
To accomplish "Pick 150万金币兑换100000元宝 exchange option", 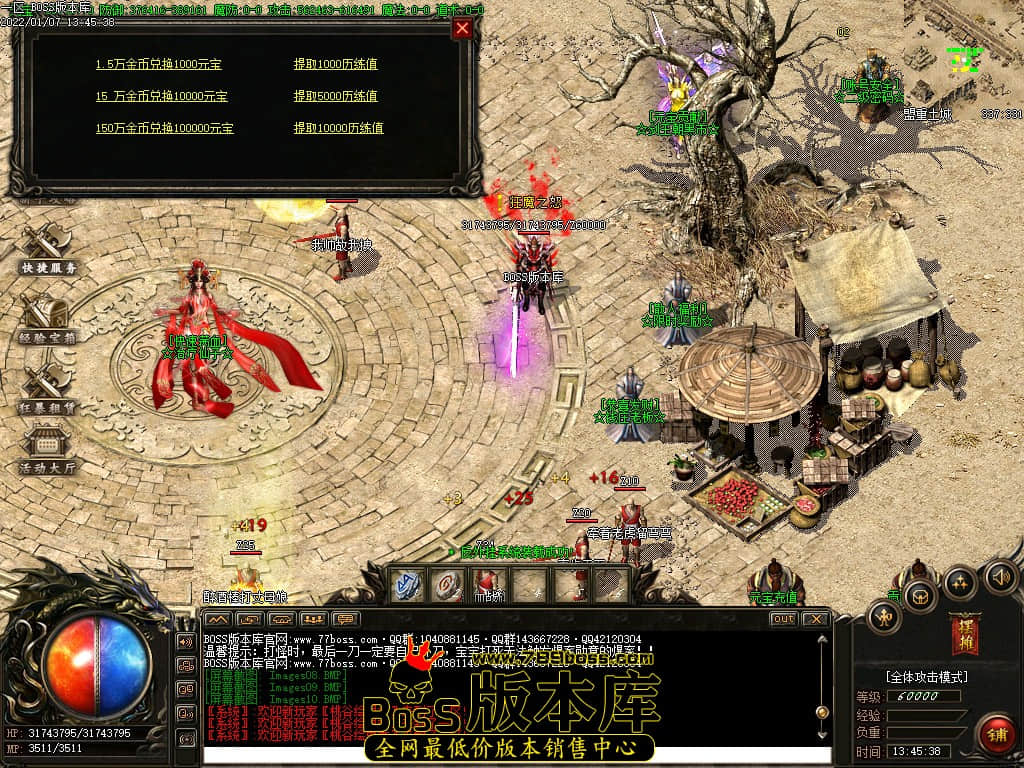I will pos(164,128).
